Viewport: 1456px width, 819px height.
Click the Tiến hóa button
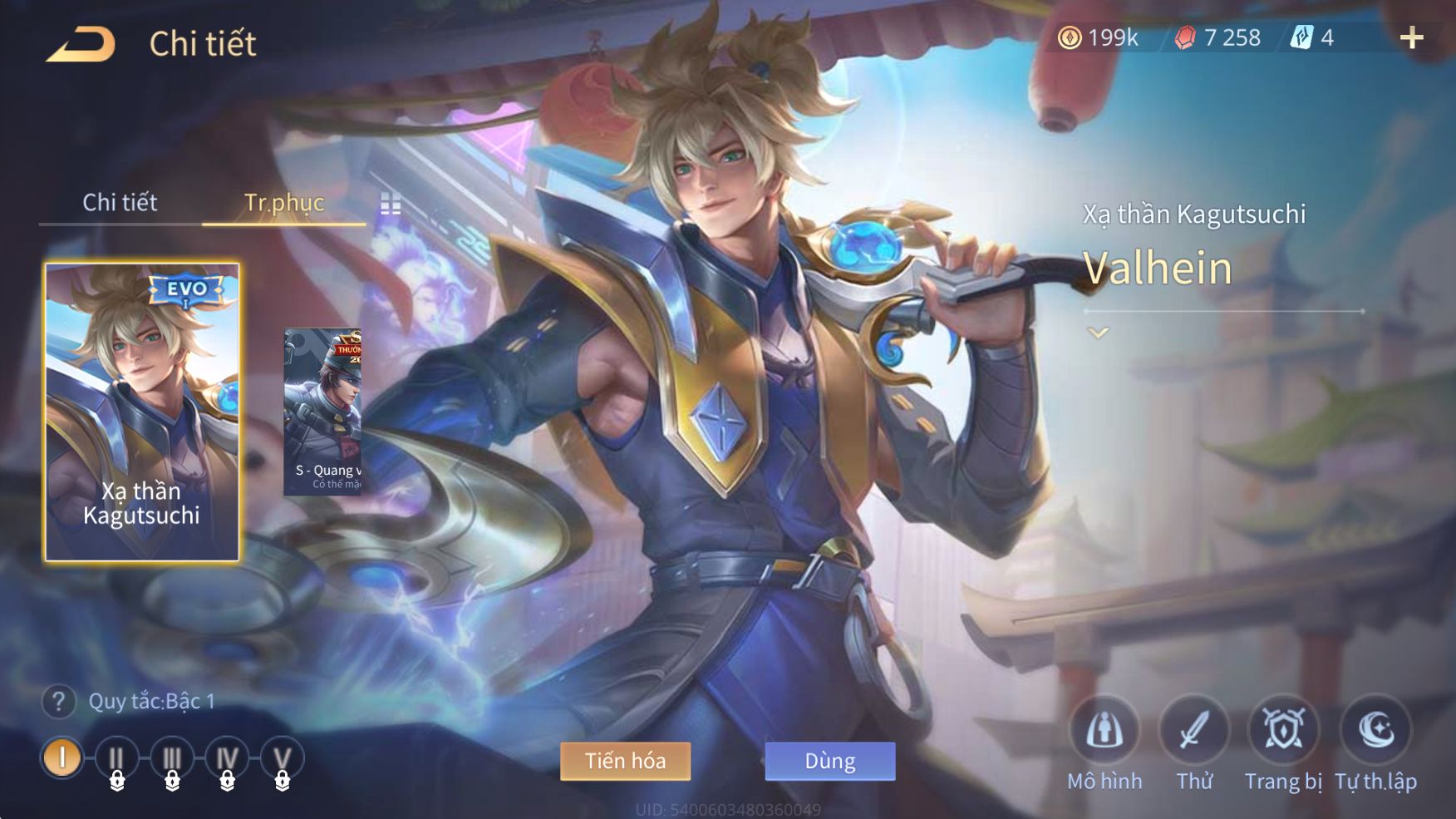[625, 761]
